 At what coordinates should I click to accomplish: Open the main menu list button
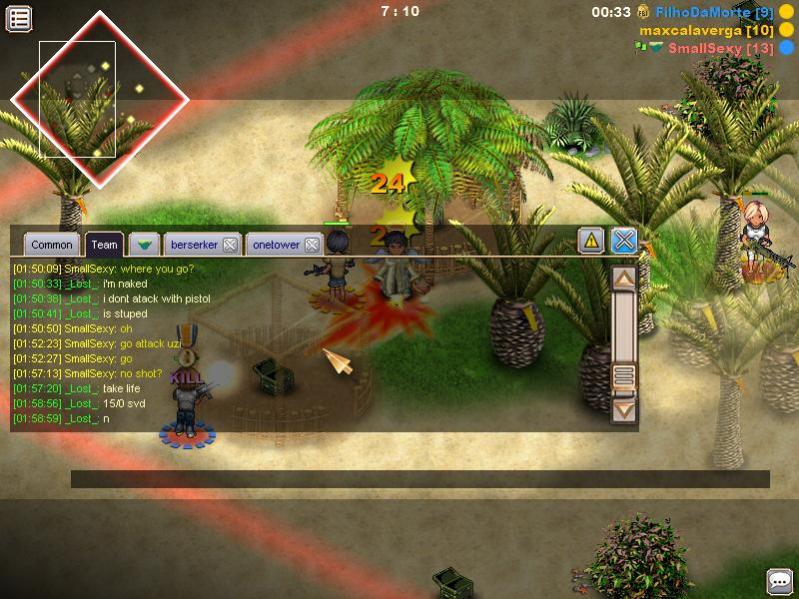click(19, 18)
